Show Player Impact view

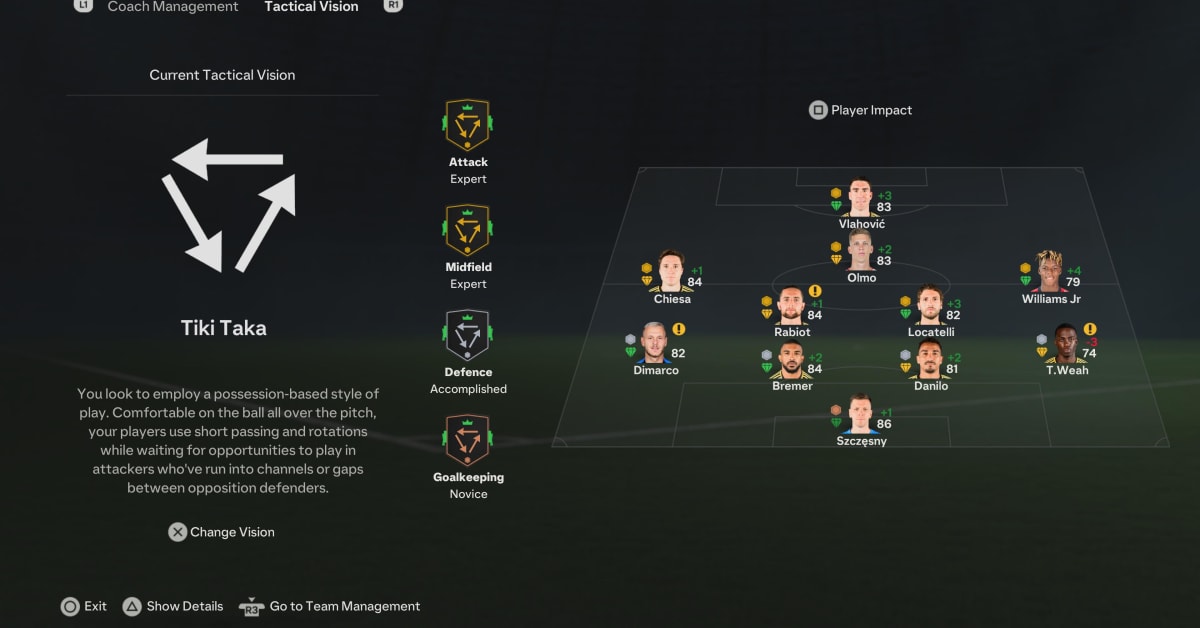pyautogui.click(x=861, y=110)
